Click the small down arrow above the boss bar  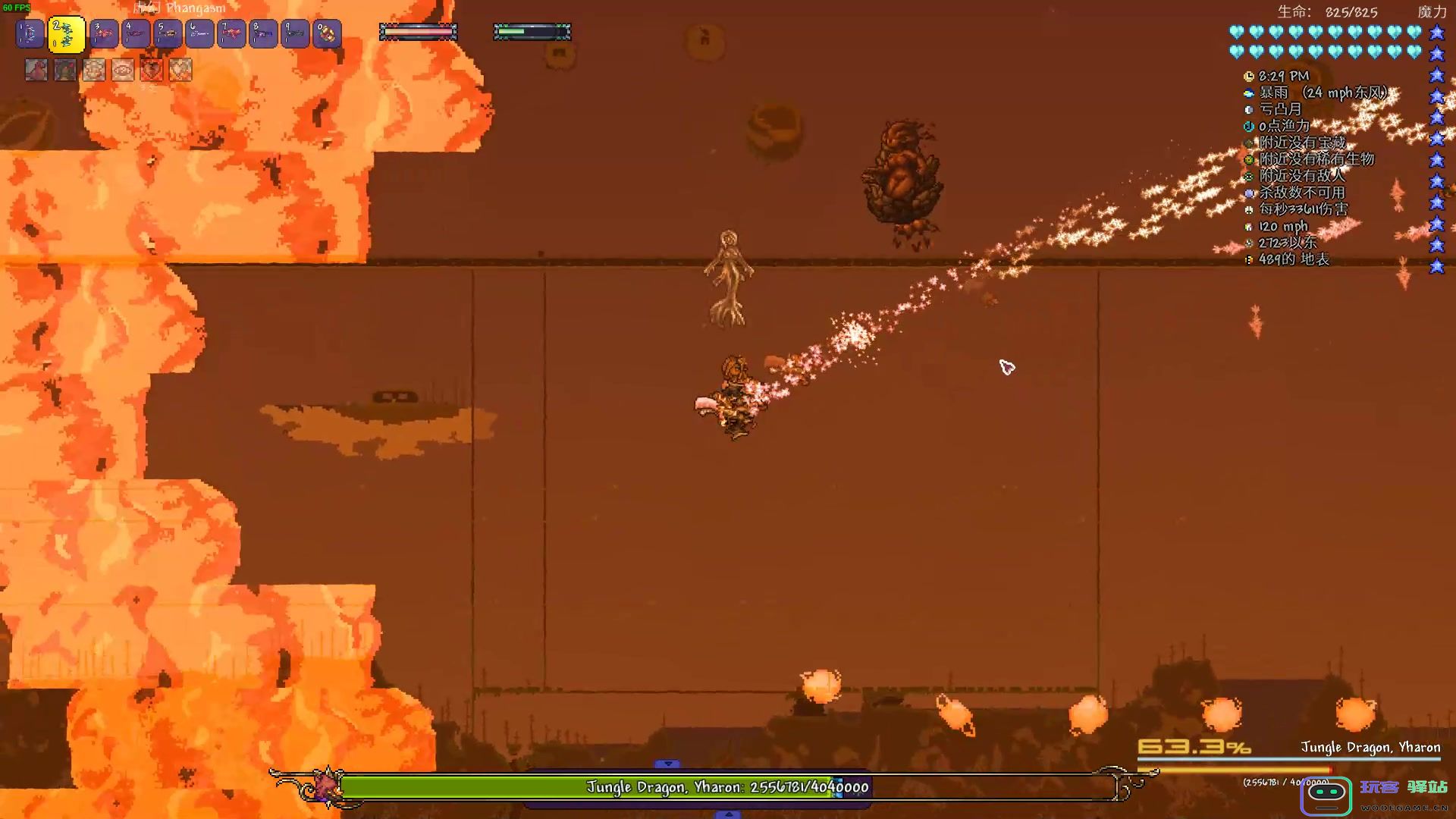pos(667,764)
